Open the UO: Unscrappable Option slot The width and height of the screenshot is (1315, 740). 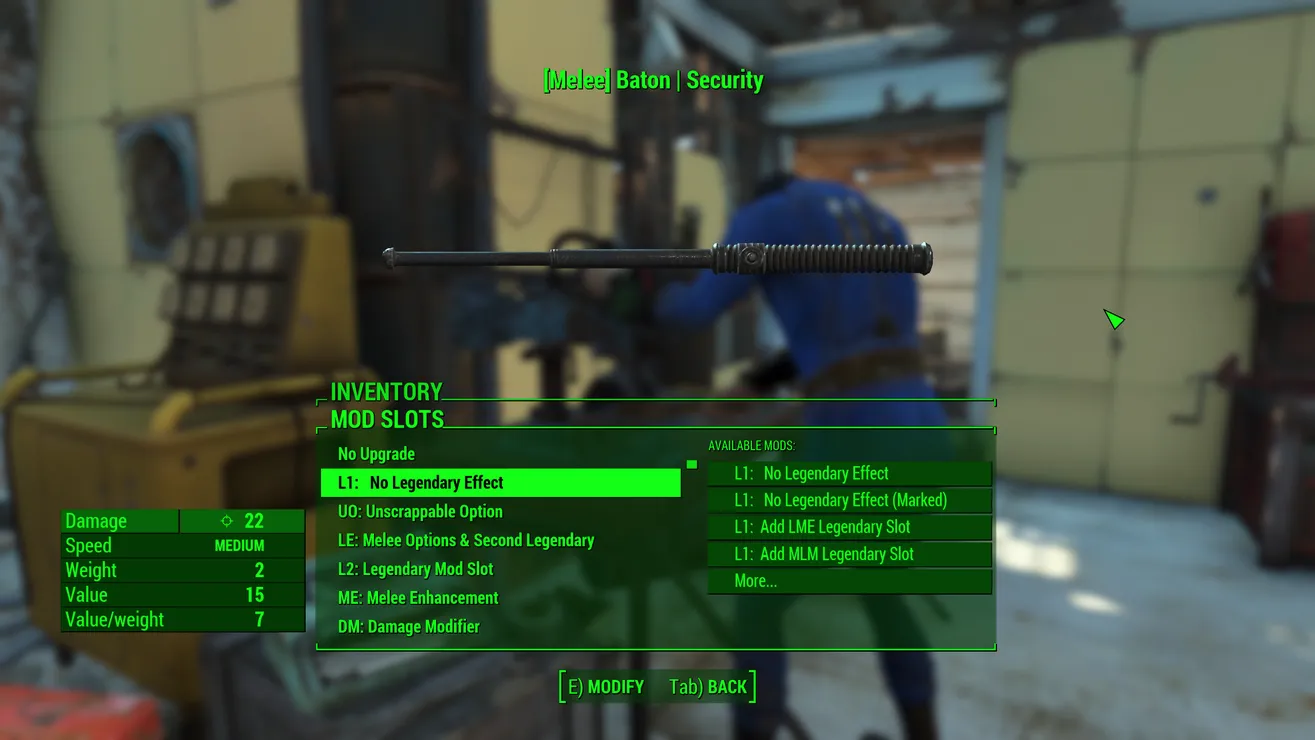tap(420, 512)
